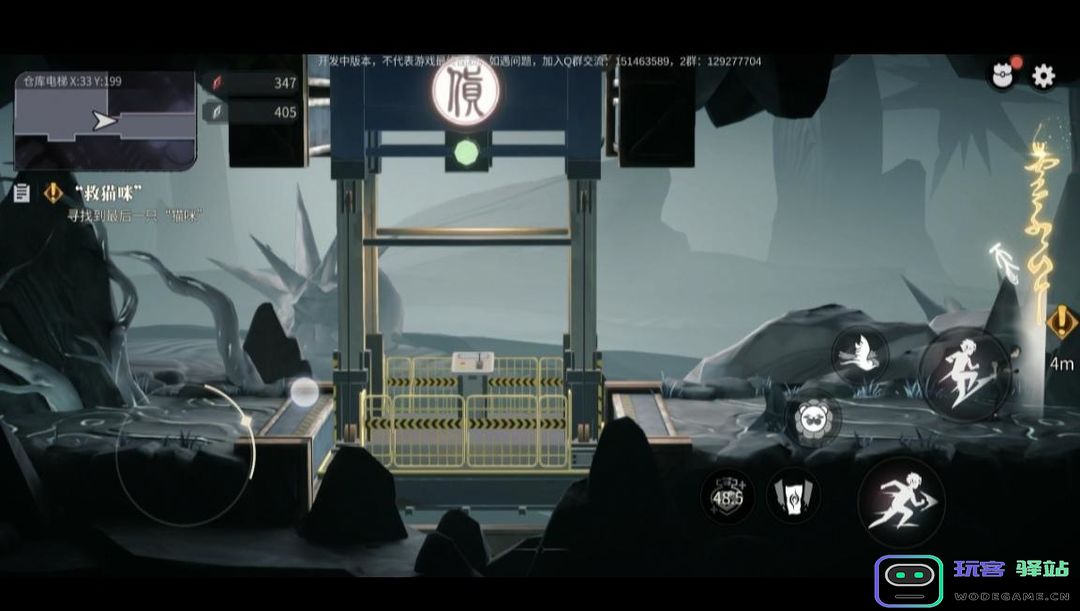Screen dimensions: 1080x611
Task: Open the warehouse elevator minimap
Action: [105, 120]
